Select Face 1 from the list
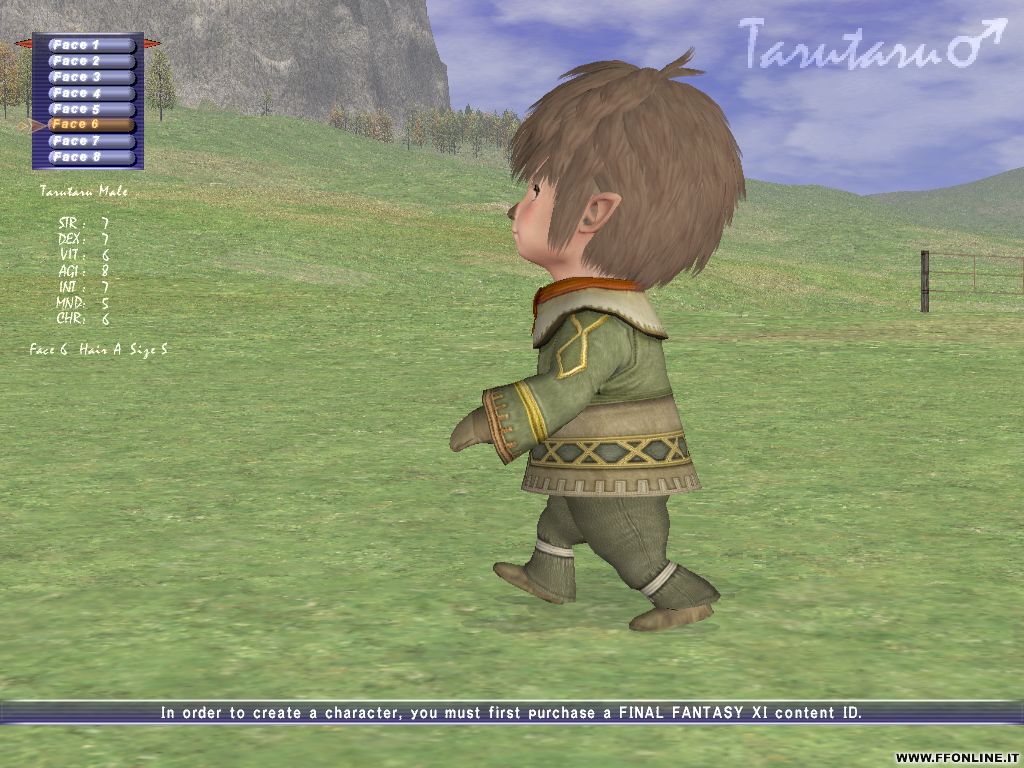This screenshot has width=1024, height=768. [91, 45]
